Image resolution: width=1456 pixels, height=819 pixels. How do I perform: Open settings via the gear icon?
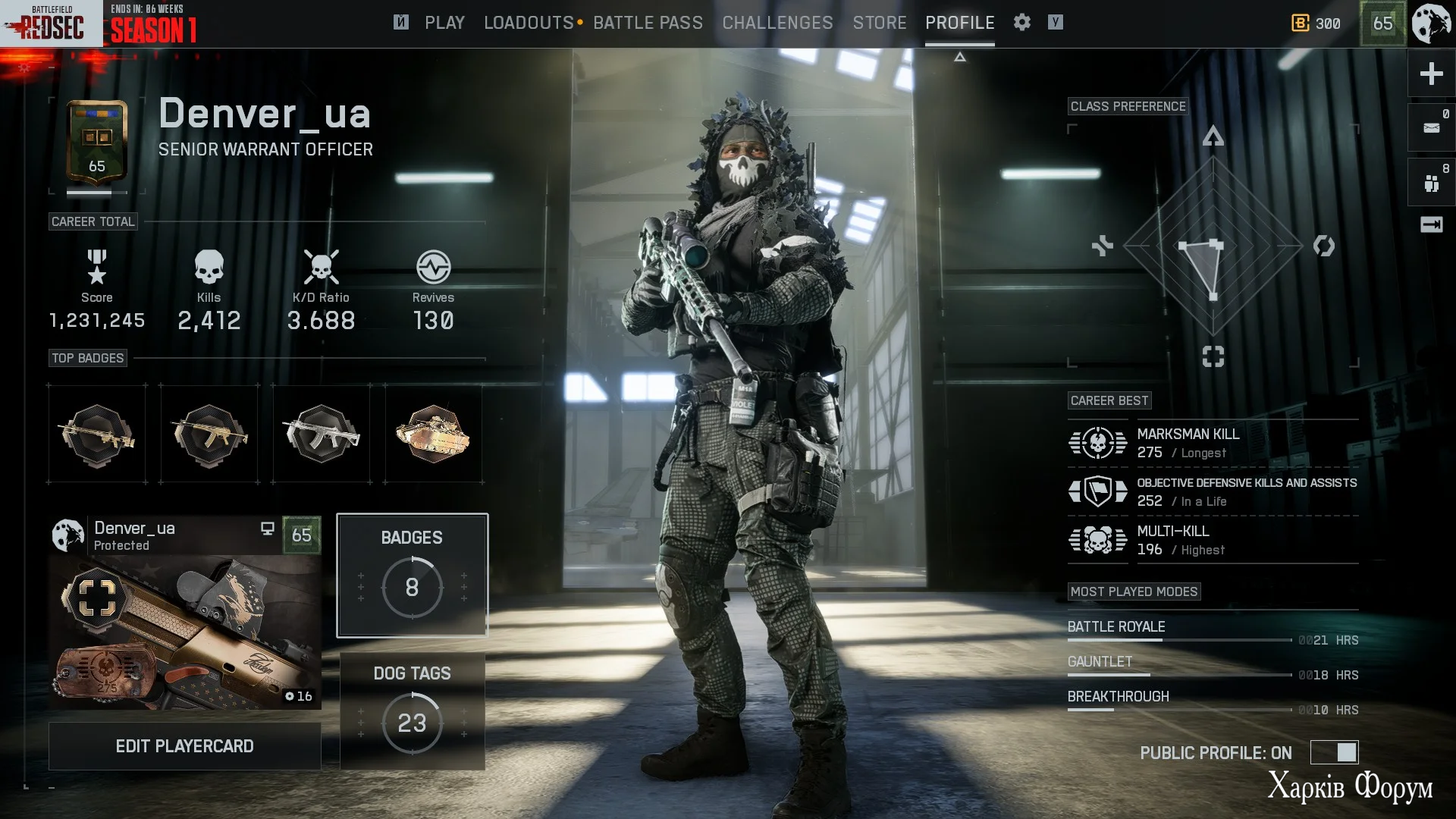pyautogui.click(x=1021, y=23)
